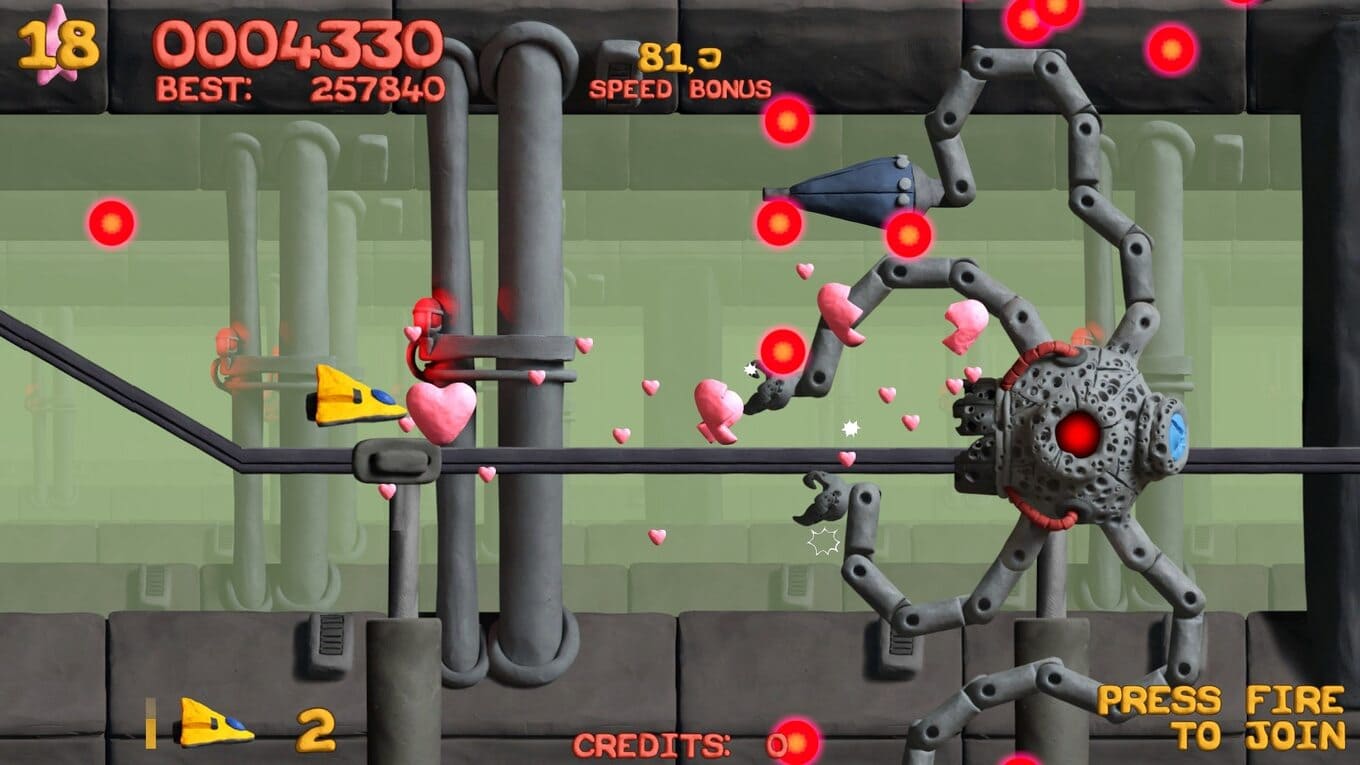Select the pink star collectible icon
This screenshot has width=1360, height=765.
(x=55, y=45)
